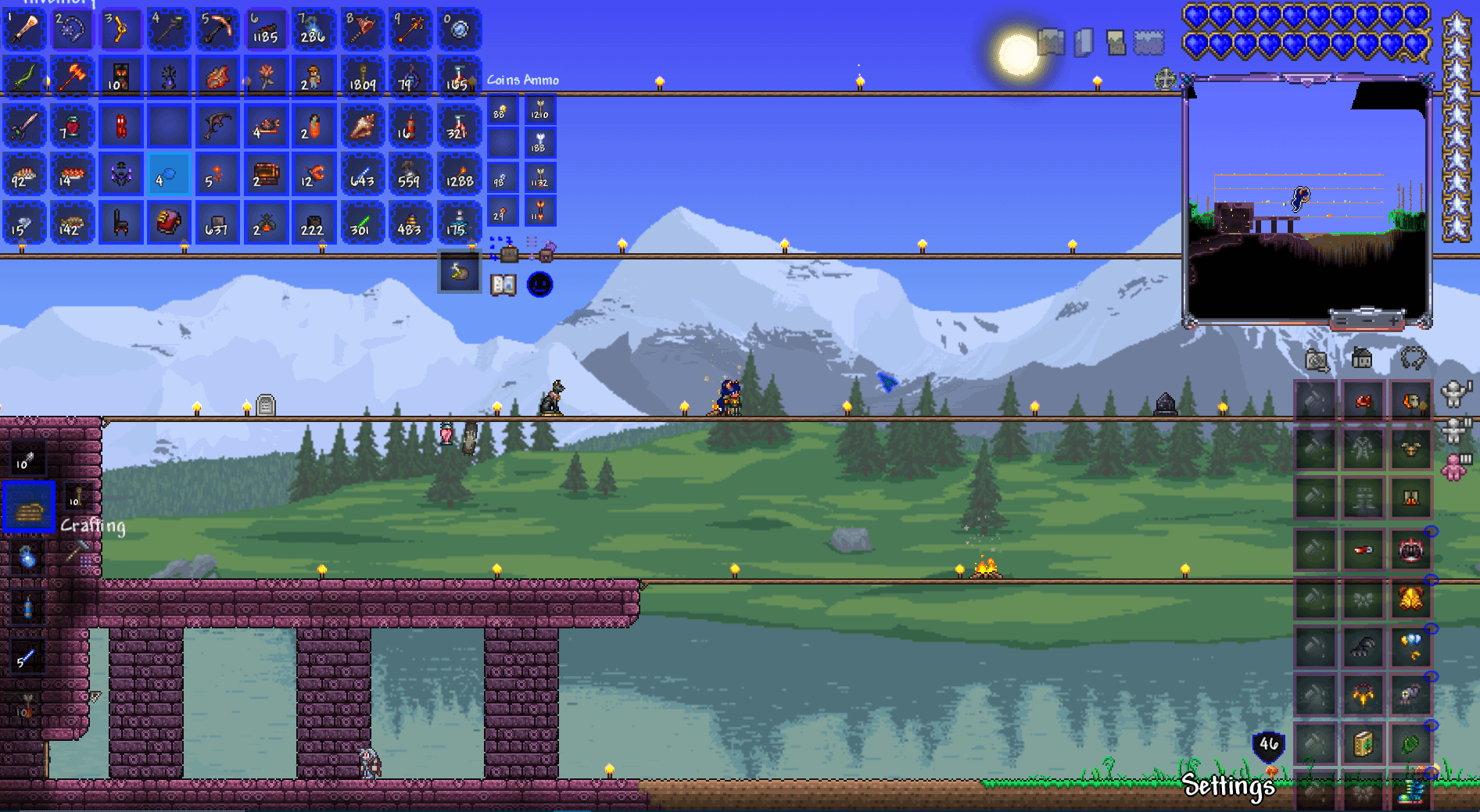
Task: Select the Magic Conch shell item
Action: tap(362, 126)
